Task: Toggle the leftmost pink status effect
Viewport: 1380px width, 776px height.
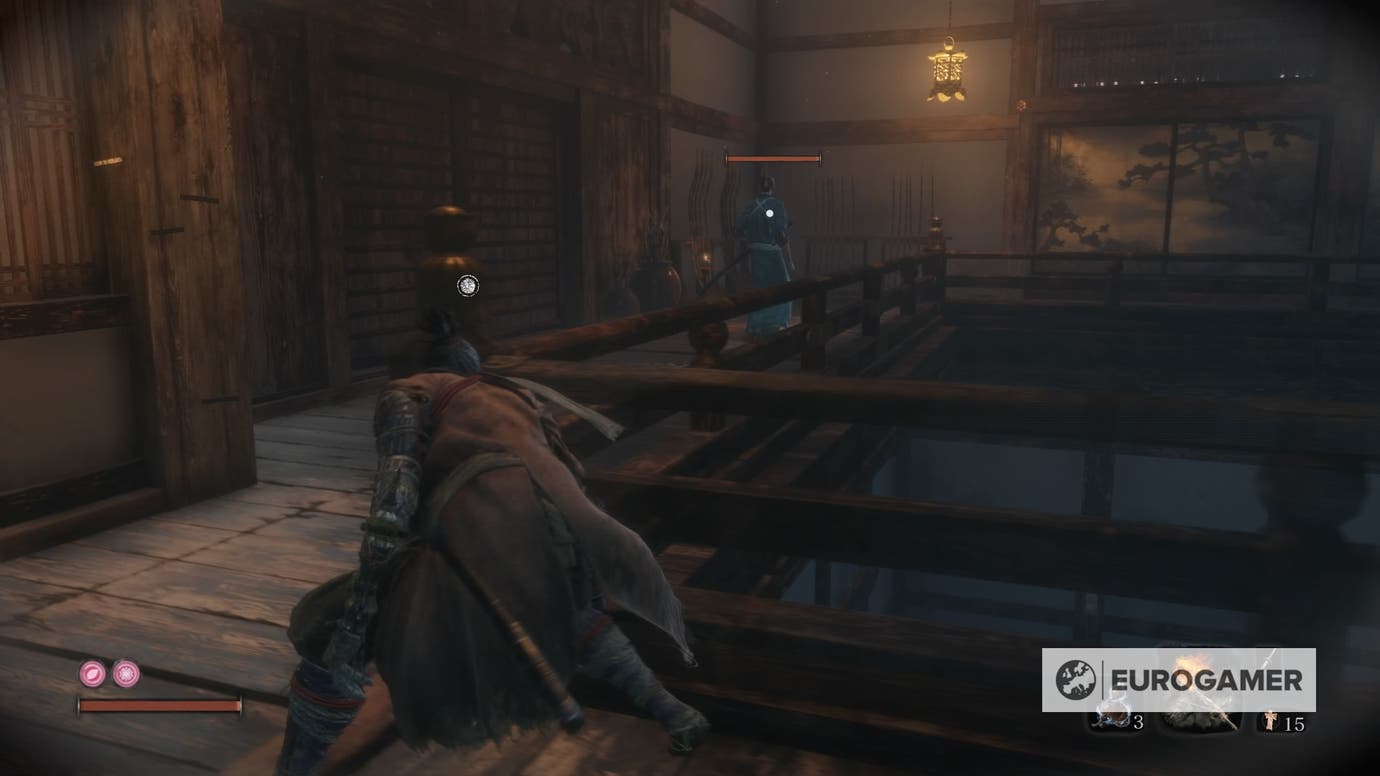Action: click(x=93, y=673)
